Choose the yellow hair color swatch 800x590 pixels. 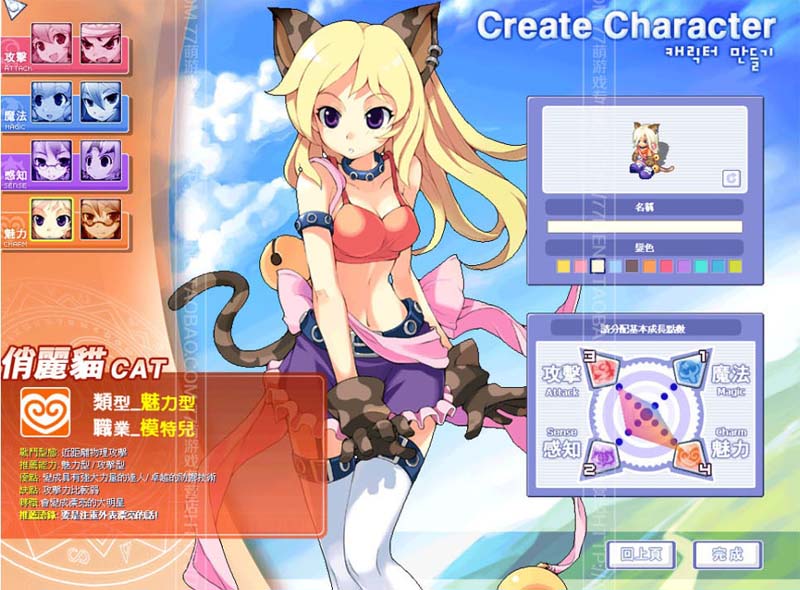(x=563, y=266)
